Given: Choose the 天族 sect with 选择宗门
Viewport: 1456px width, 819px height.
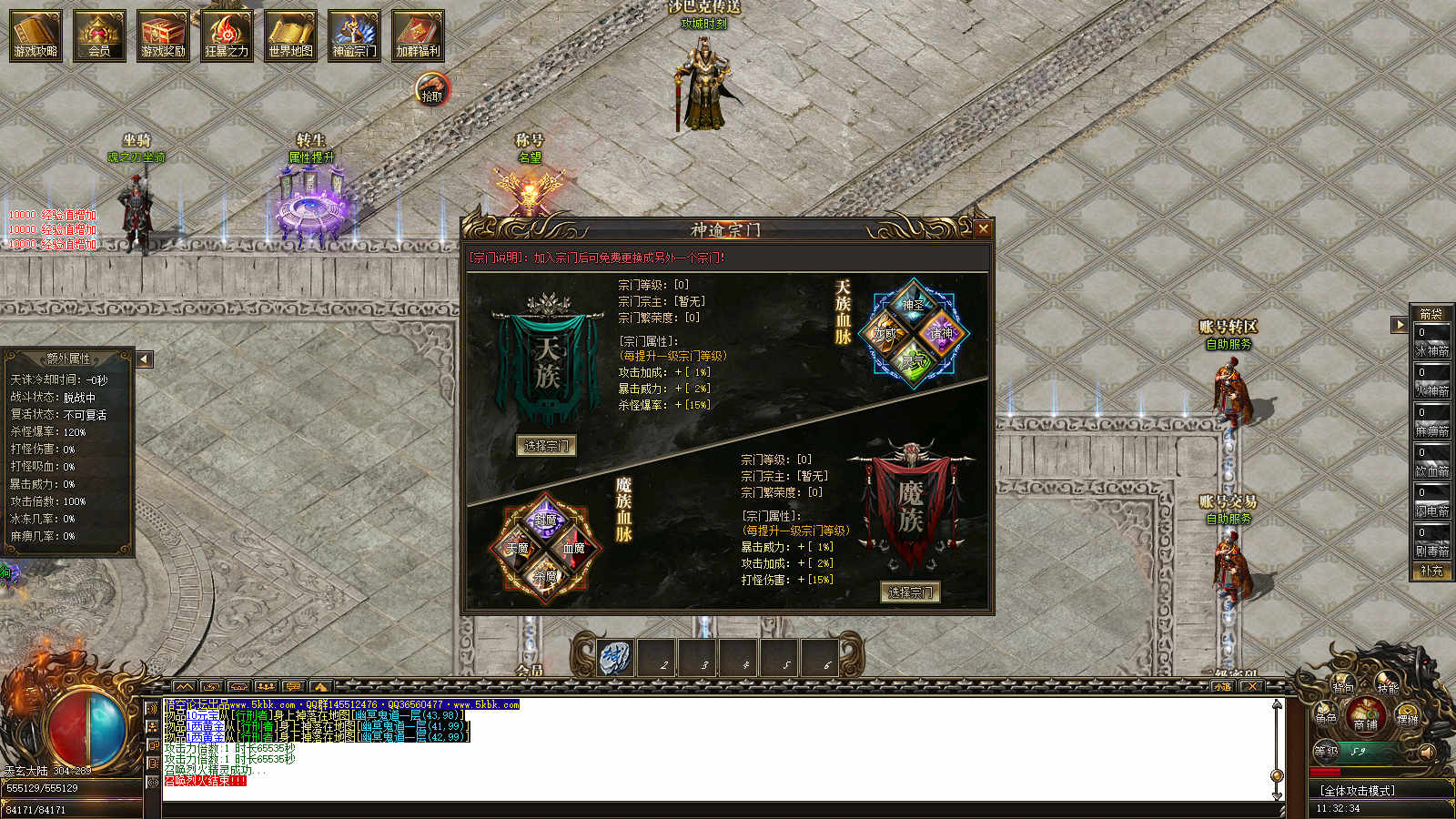Looking at the screenshot, I should tap(546, 446).
